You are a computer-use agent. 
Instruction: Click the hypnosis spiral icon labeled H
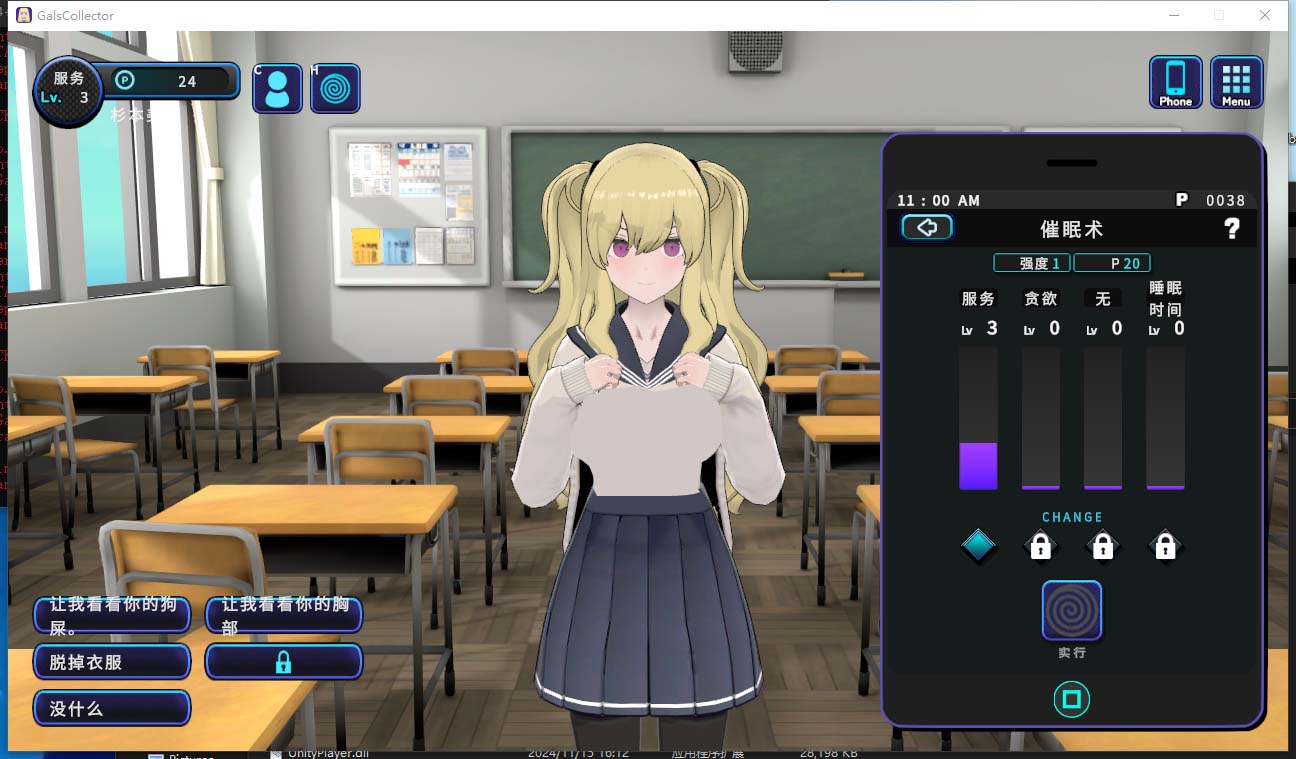point(335,88)
